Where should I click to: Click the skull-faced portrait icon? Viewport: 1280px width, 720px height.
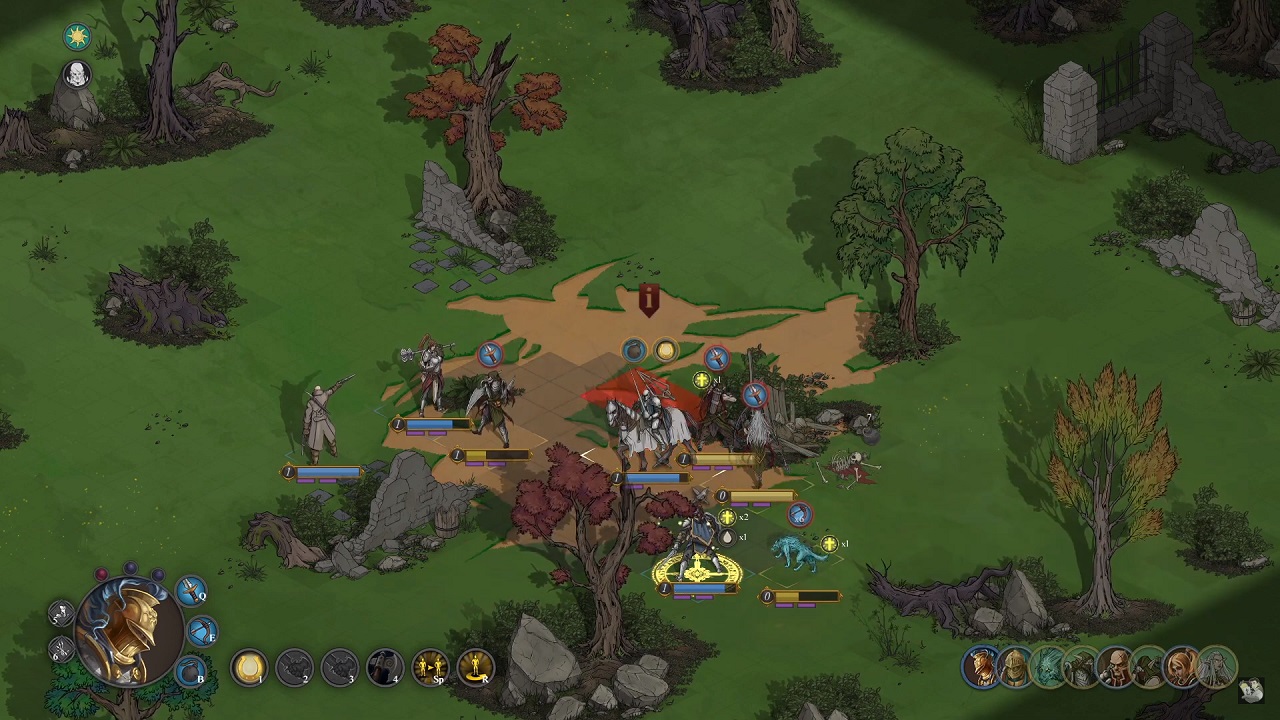click(77, 74)
